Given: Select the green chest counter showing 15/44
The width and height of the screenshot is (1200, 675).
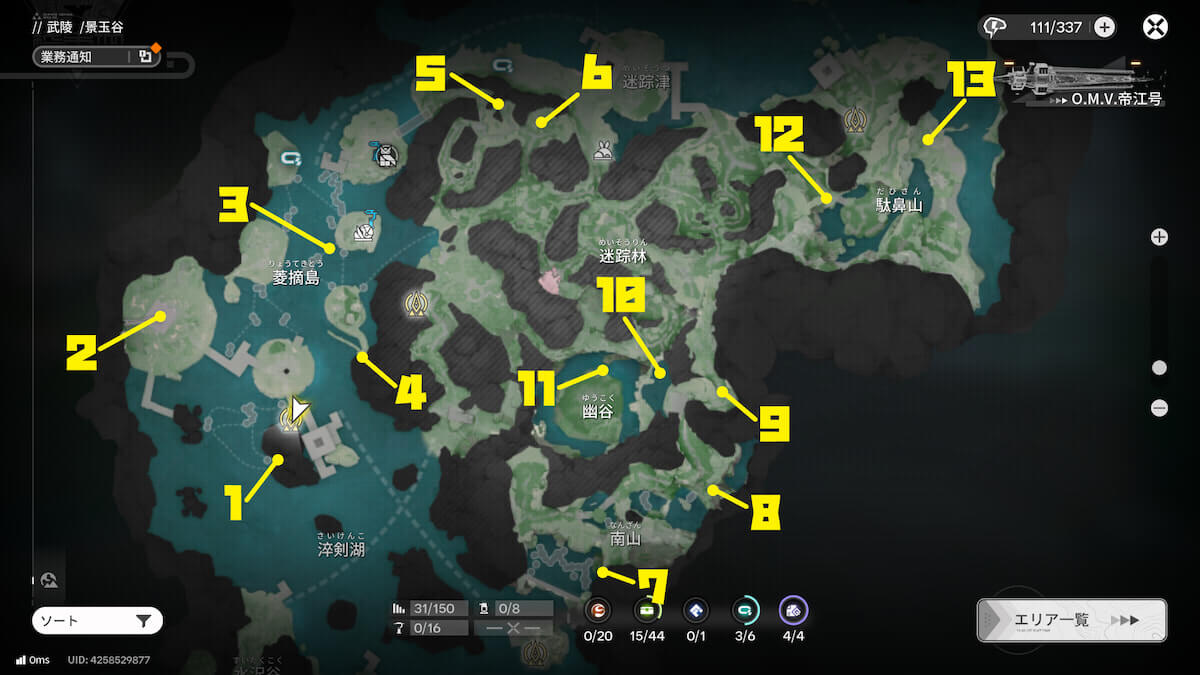Looking at the screenshot, I should tap(647, 610).
